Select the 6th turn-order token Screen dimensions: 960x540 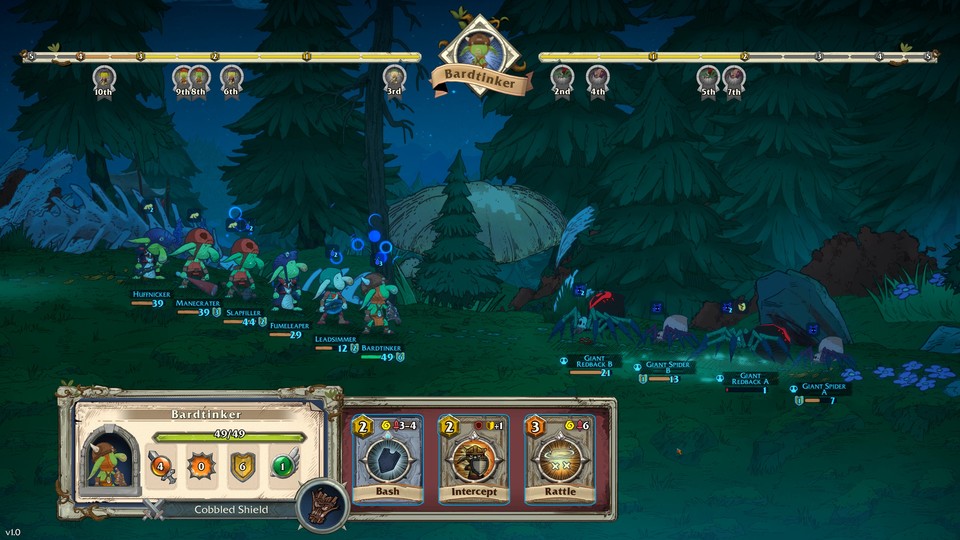pyautogui.click(x=231, y=78)
